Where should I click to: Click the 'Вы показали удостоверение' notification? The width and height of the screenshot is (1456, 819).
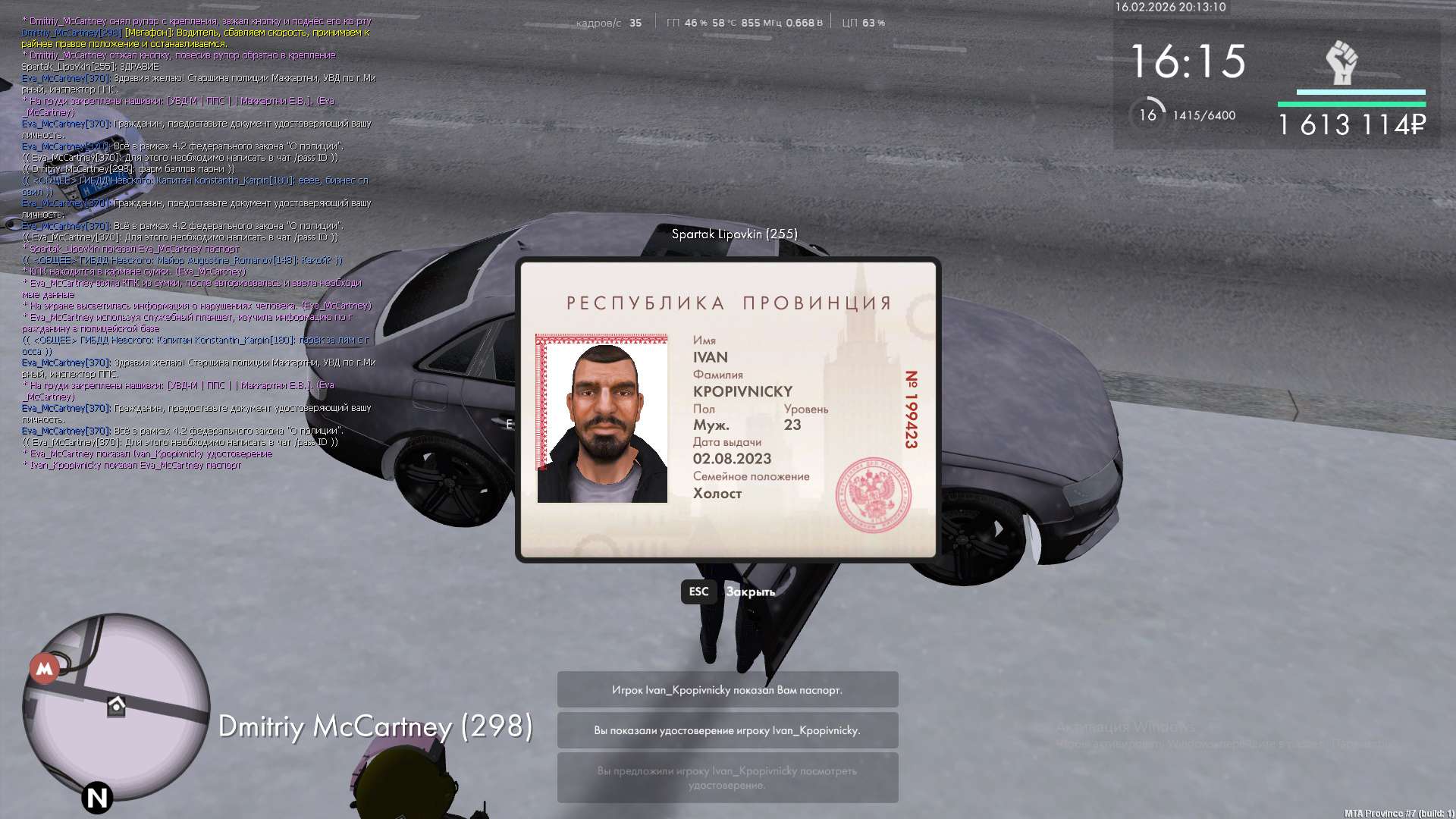[727, 730]
